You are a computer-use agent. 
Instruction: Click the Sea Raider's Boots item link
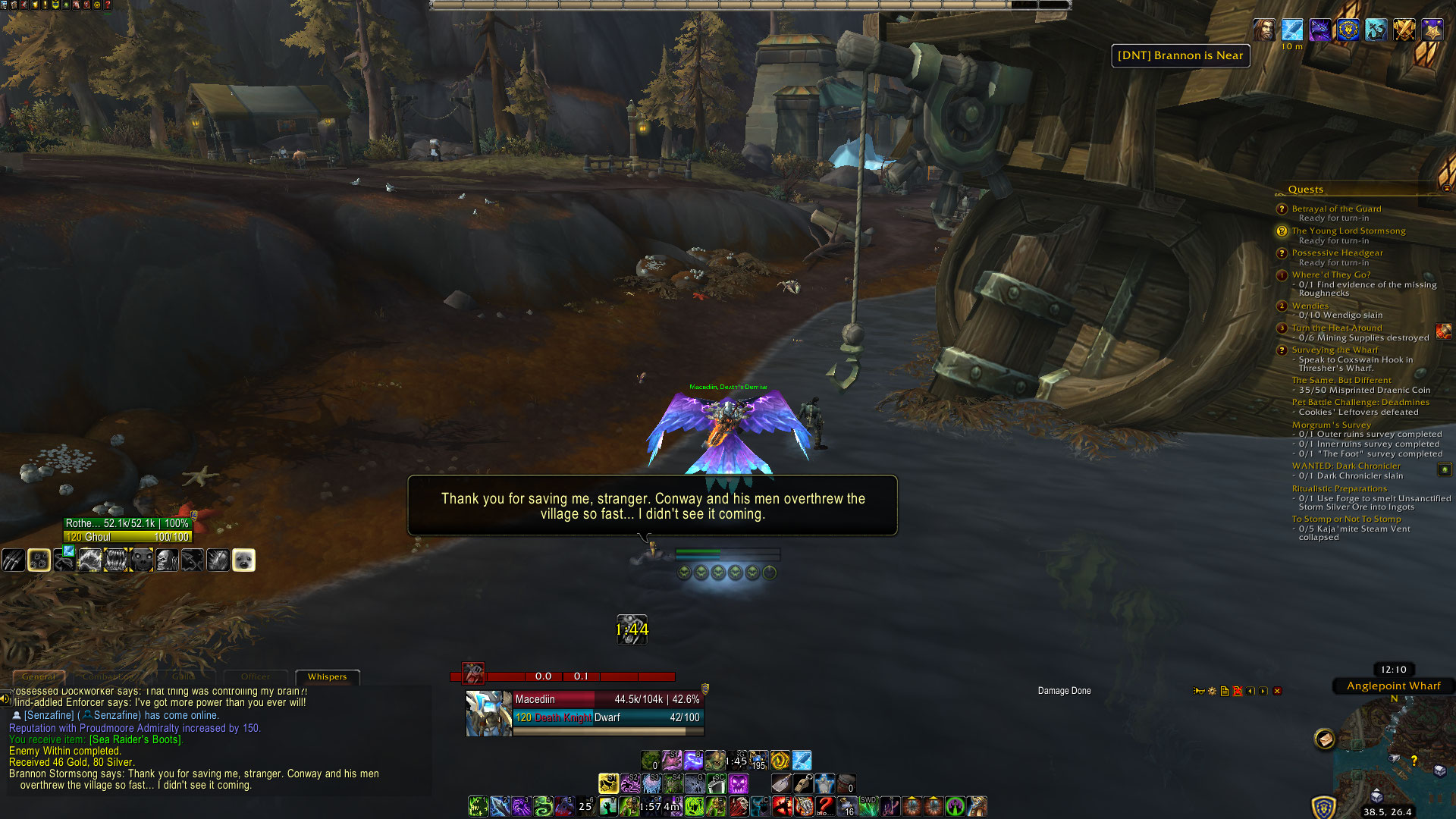pyautogui.click(x=136, y=739)
